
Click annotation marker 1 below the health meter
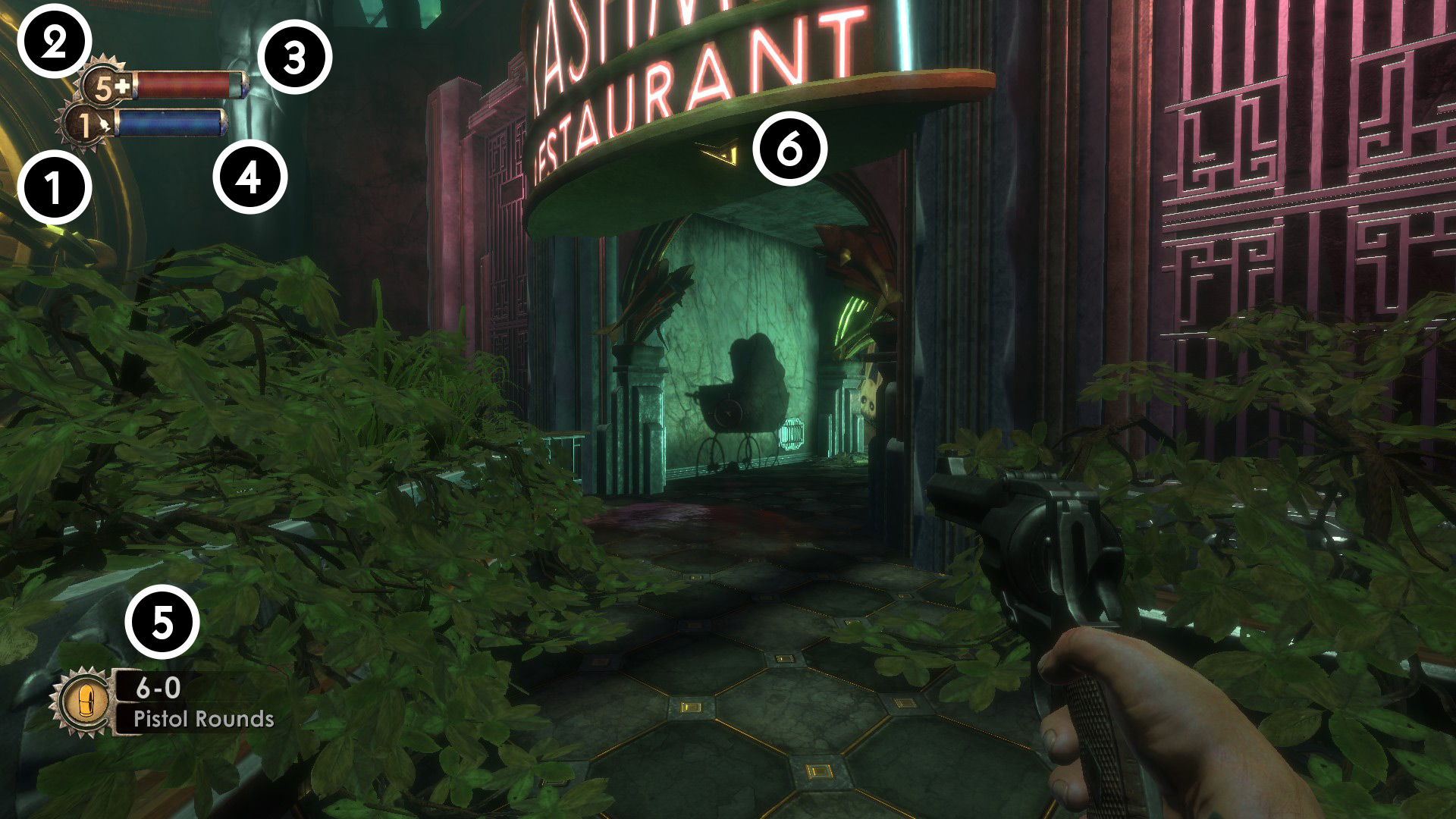pos(55,186)
